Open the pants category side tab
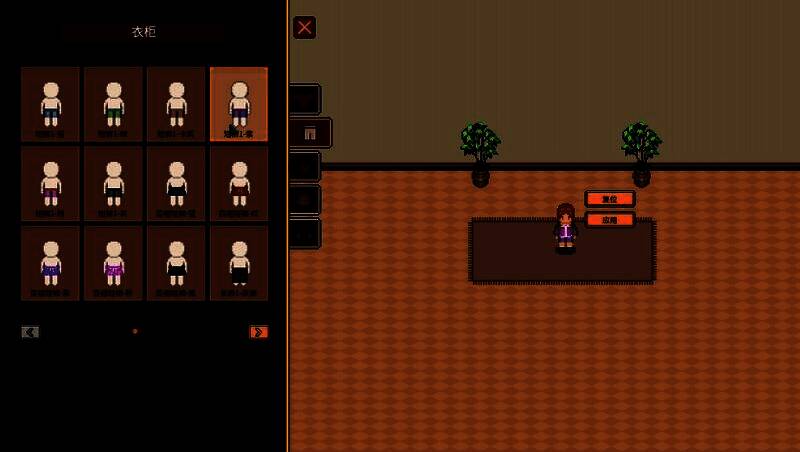The width and height of the screenshot is (800, 452). [x=309, y=133]
